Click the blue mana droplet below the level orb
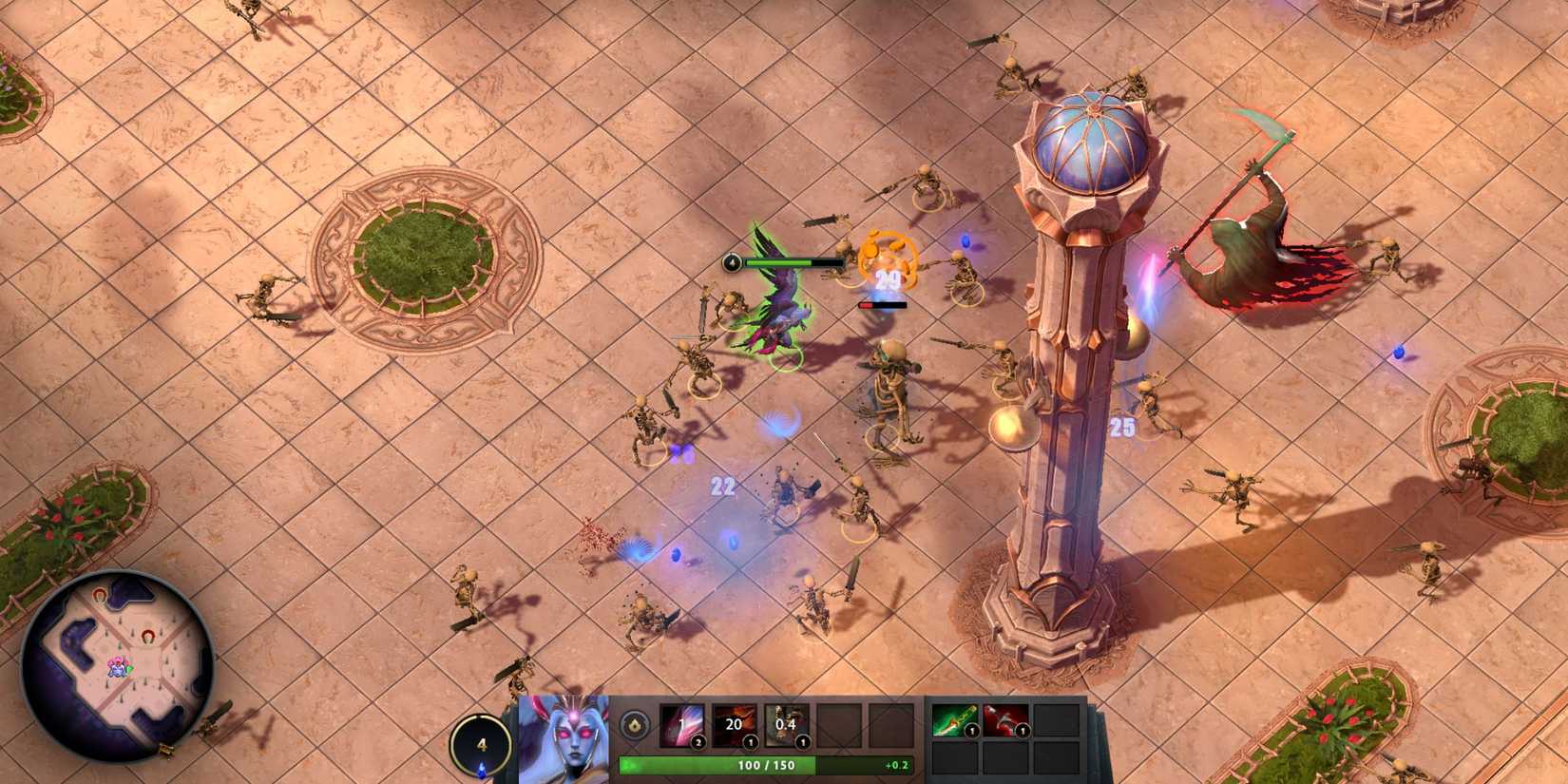1568x784 pixels. [481, 770]
